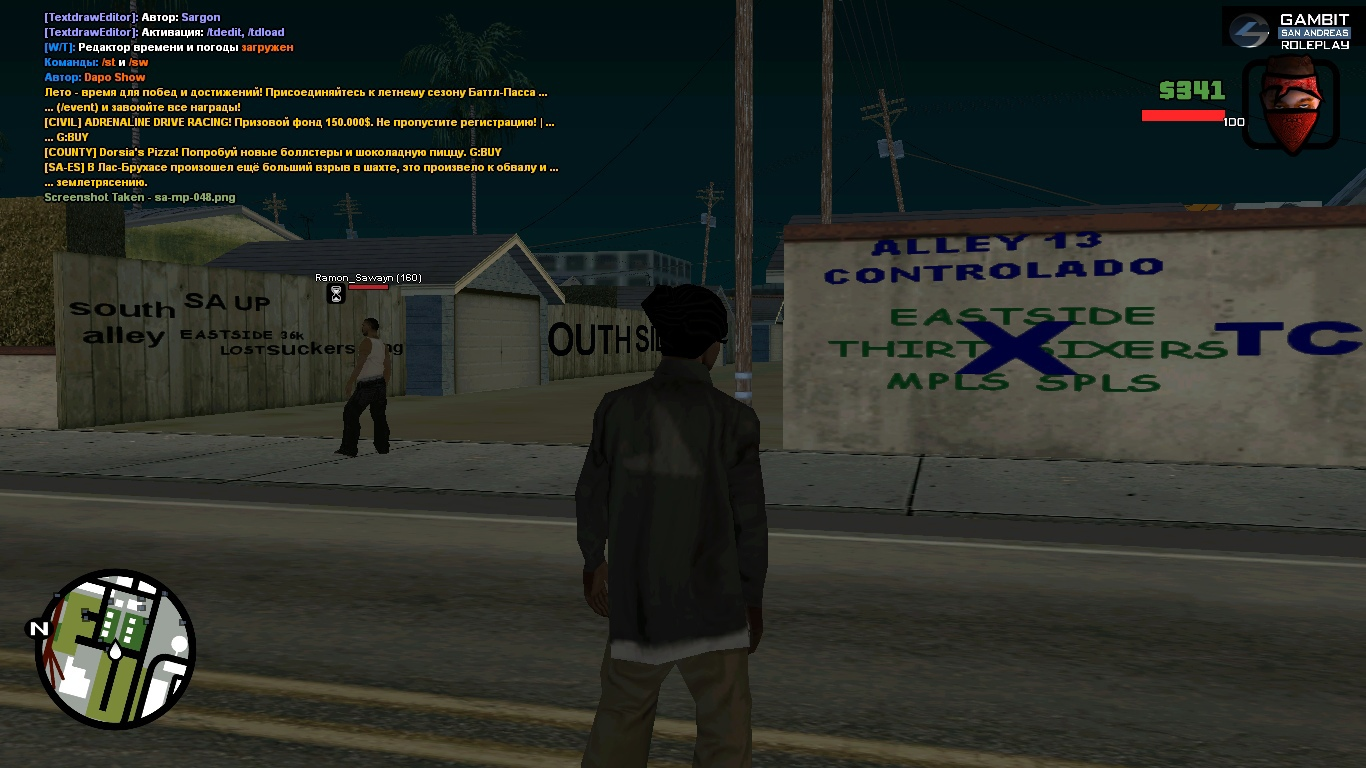Select the Ramon_Sawayn player nametag
The image size is (1366, 768).
(x=368, y=278)
